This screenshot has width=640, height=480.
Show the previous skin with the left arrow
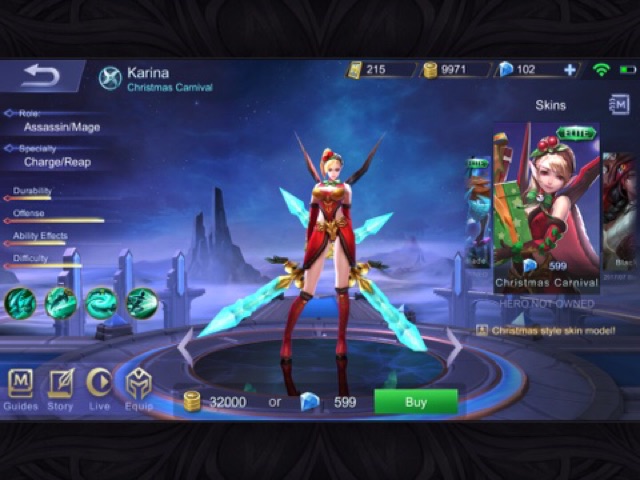pos(185,345)
